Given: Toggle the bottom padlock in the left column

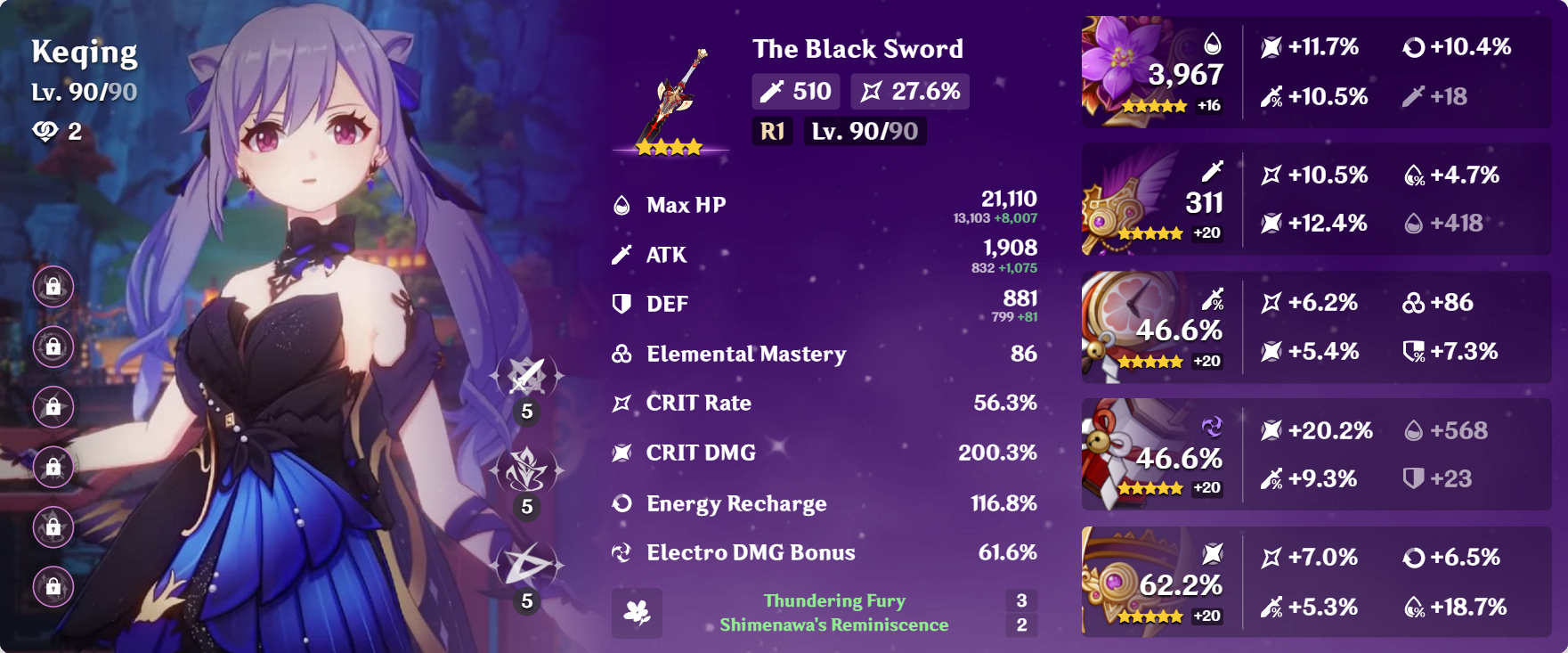Looking at the screenshot, I should pos(55,586).
